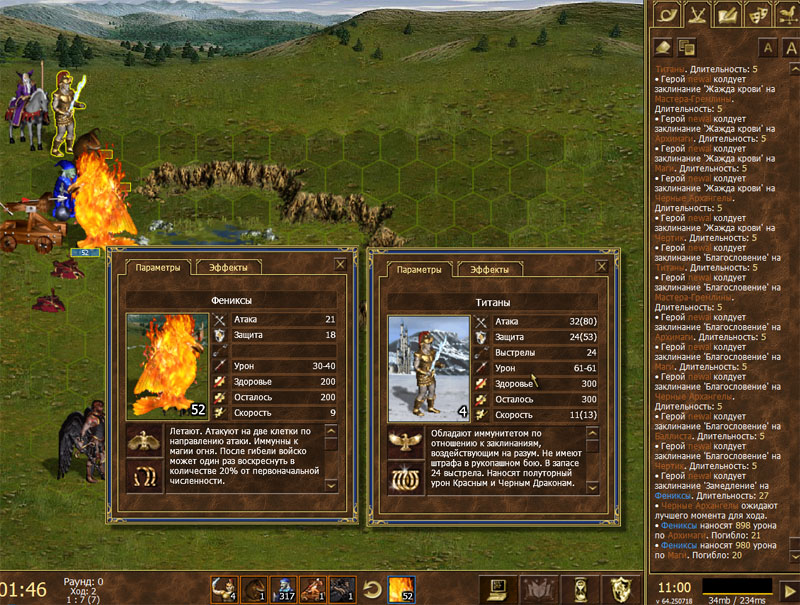This screenshot has height=605, width=800.
Task: Click the hourglass wait button
Action: click(578, 588)
